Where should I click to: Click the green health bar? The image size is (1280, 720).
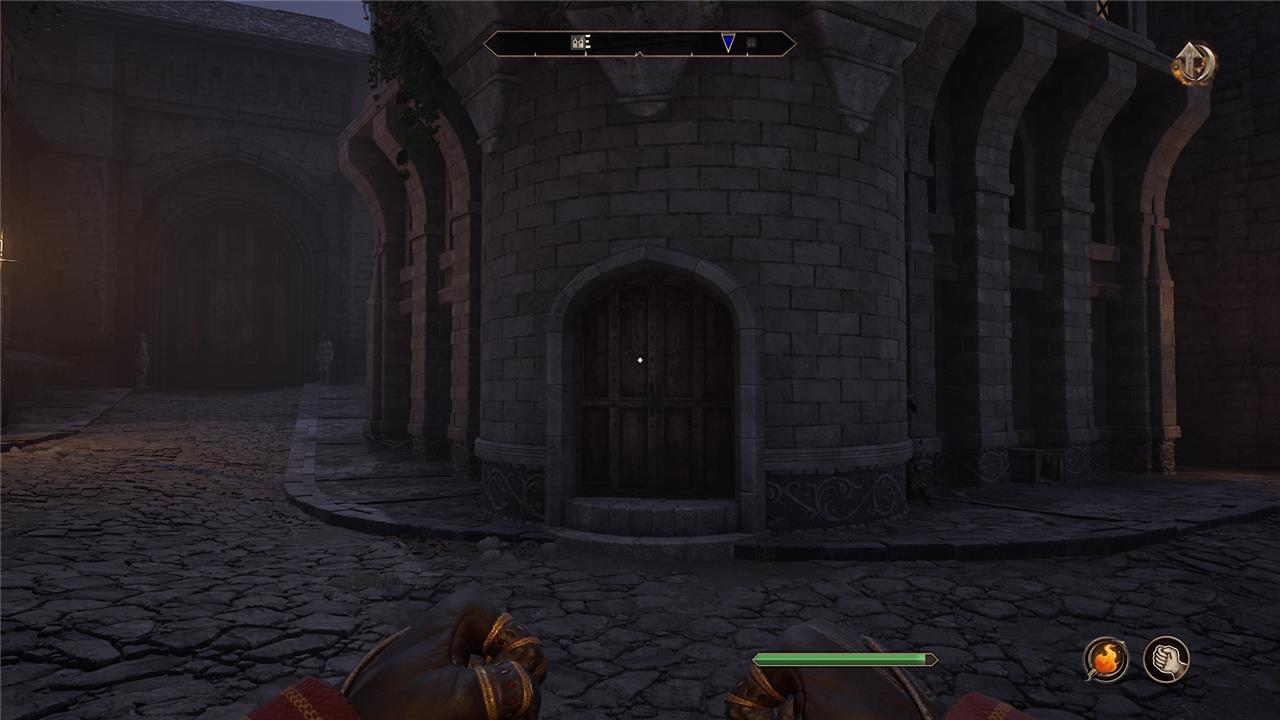pos(845,658)
